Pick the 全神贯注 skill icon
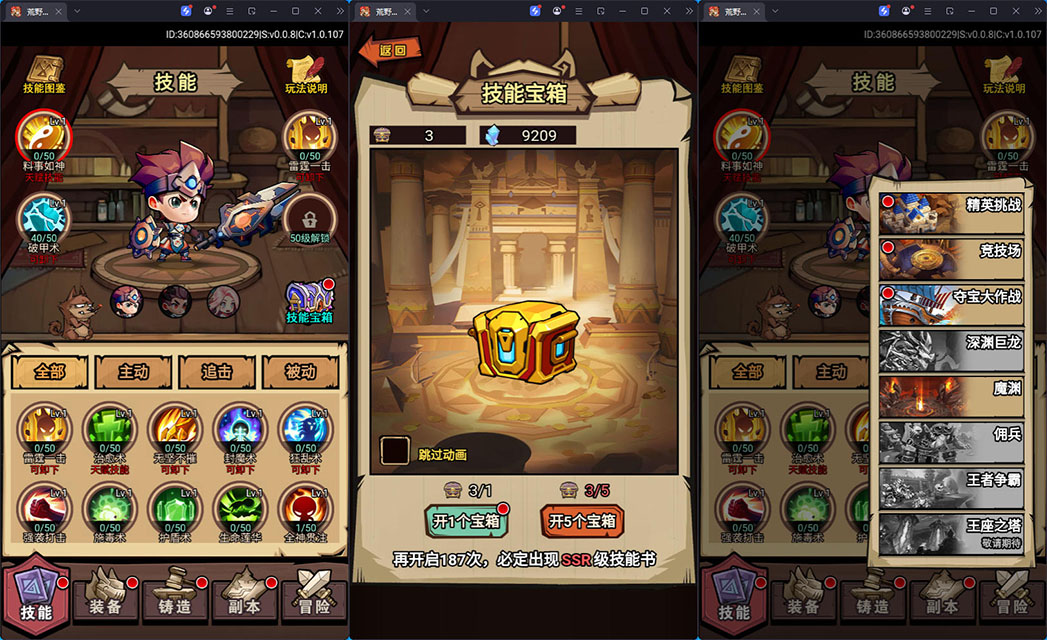This screenshot has height=640, width=1047. coord(304,508)
